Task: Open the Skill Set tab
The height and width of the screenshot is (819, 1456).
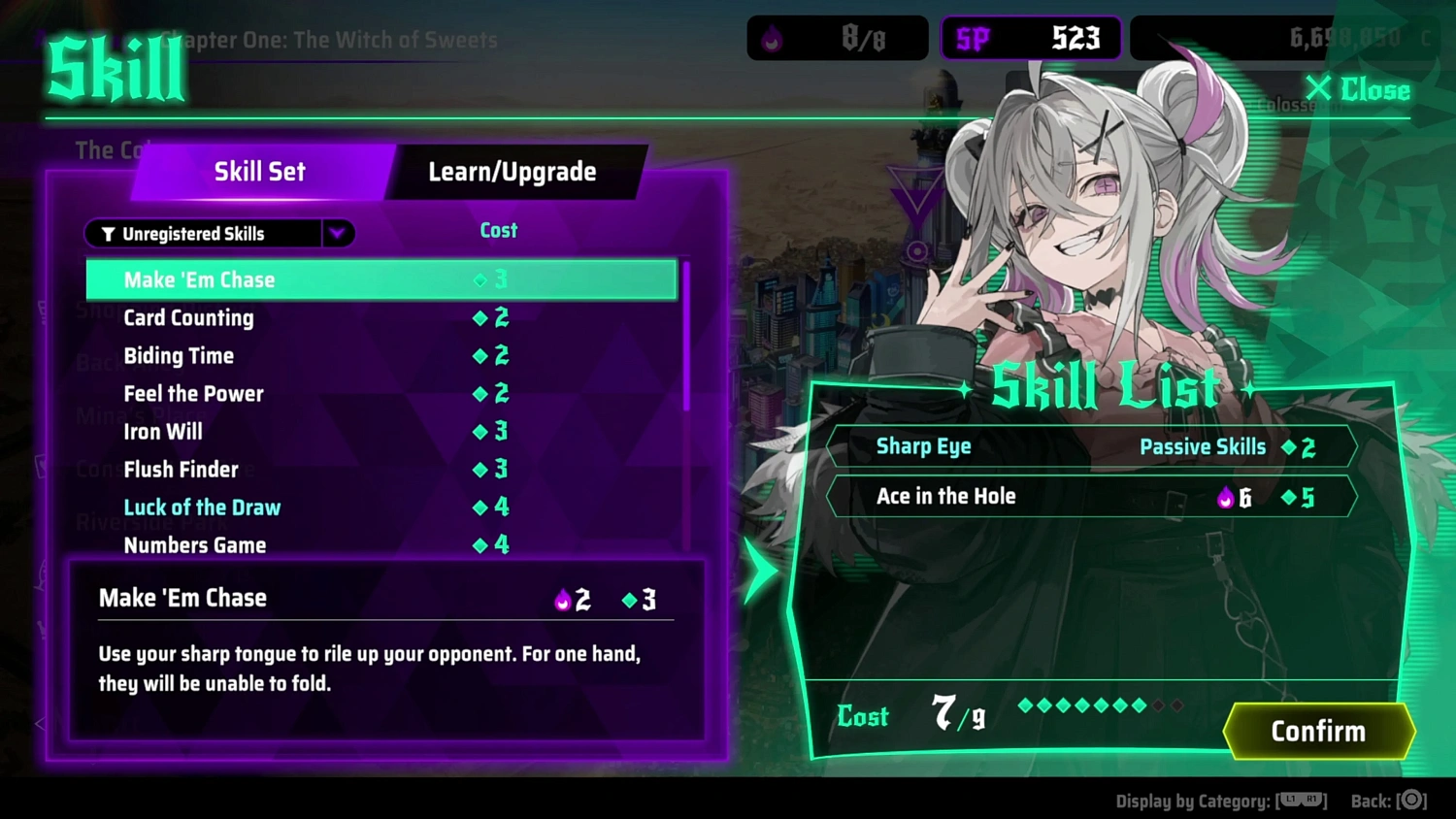Action: click(x=259, y=172)
